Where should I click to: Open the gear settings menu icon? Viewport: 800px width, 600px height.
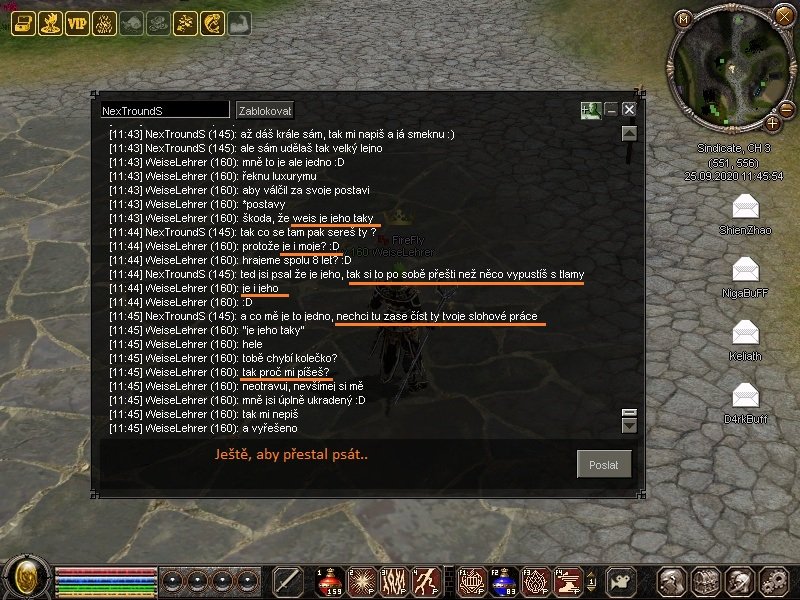pos(773,581)
